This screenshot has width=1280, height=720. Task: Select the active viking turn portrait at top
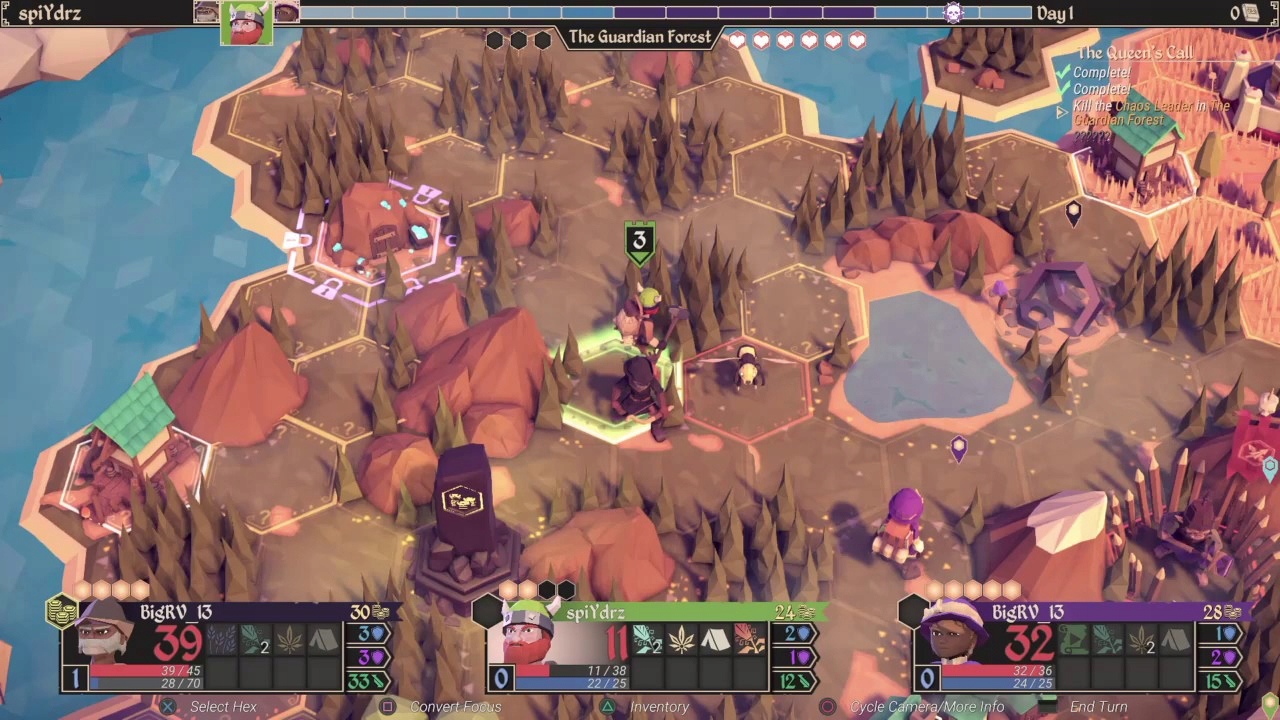point(246,23)
